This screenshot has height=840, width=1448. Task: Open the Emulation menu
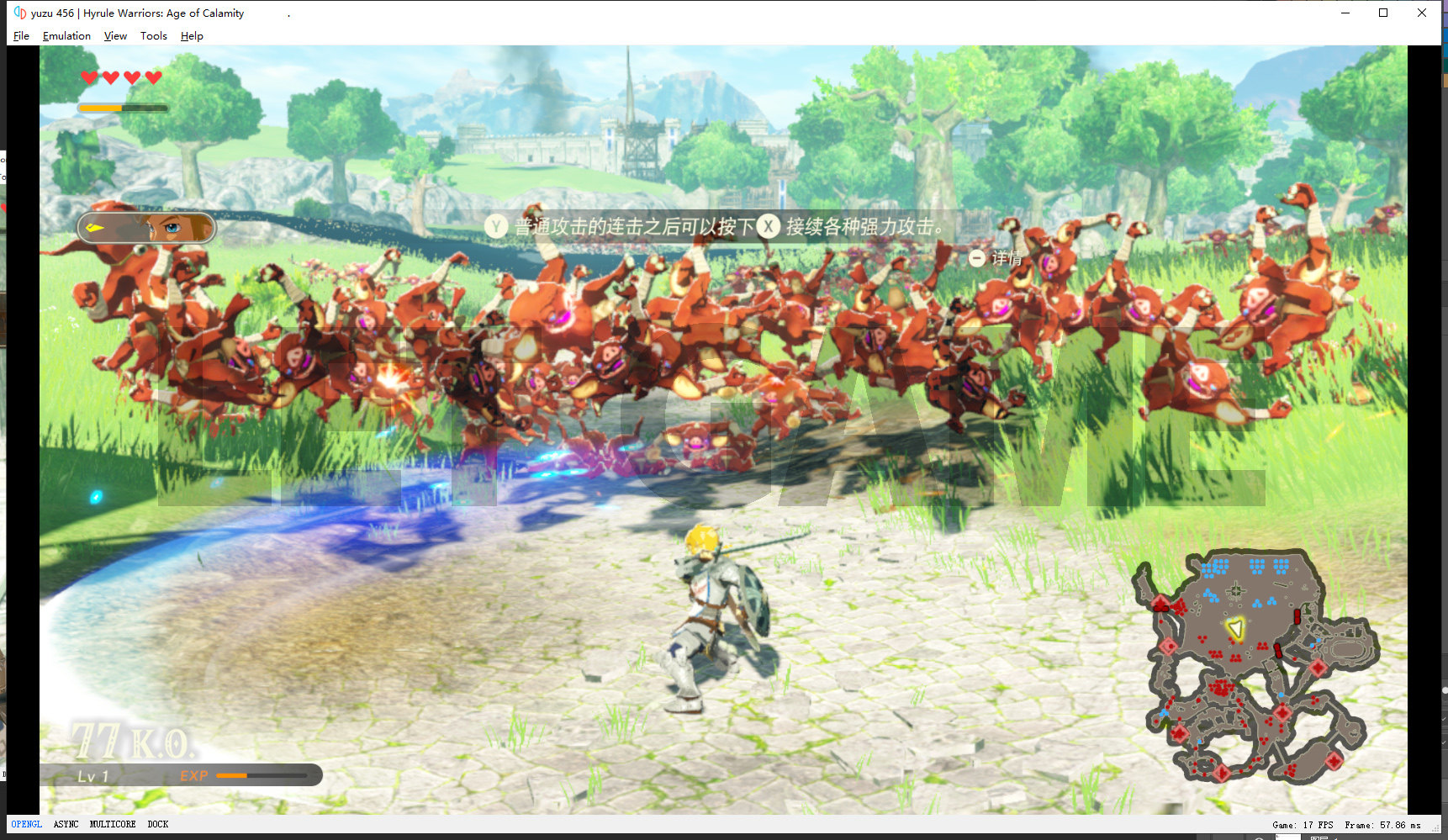pyautogui.click(x=66, y=36)
